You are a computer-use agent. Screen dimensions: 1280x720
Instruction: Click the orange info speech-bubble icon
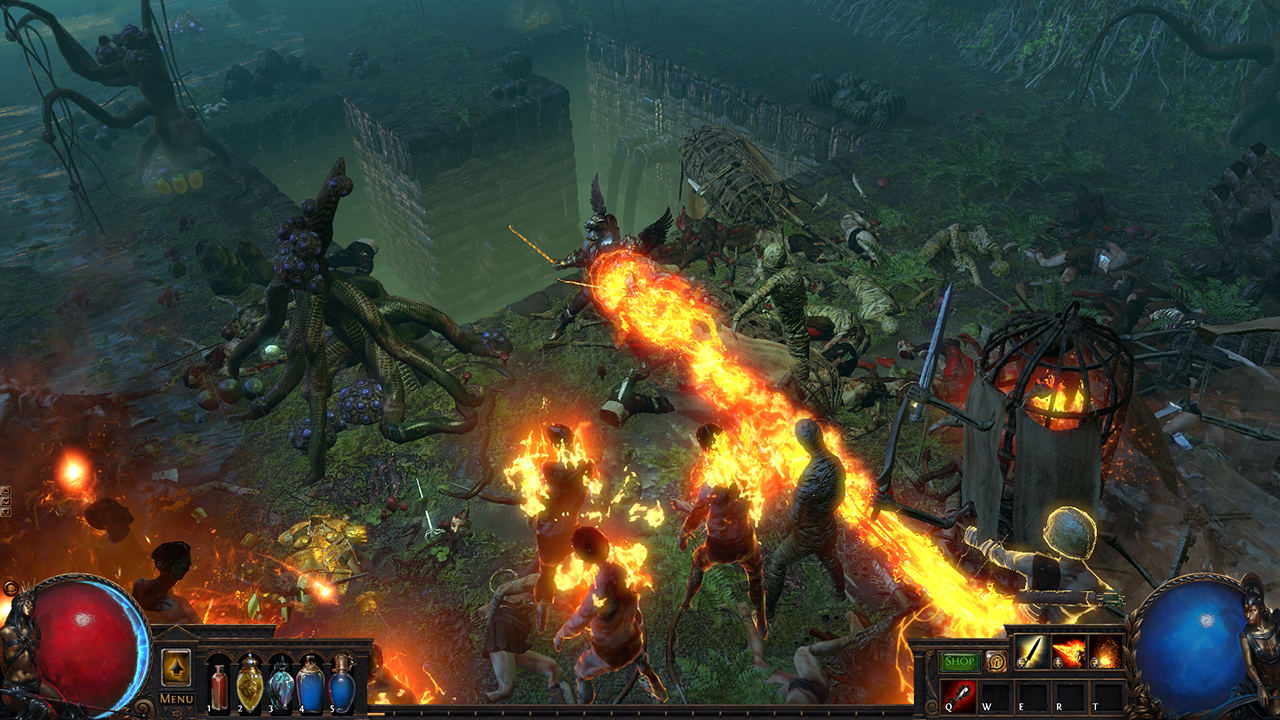pos(996,662)
